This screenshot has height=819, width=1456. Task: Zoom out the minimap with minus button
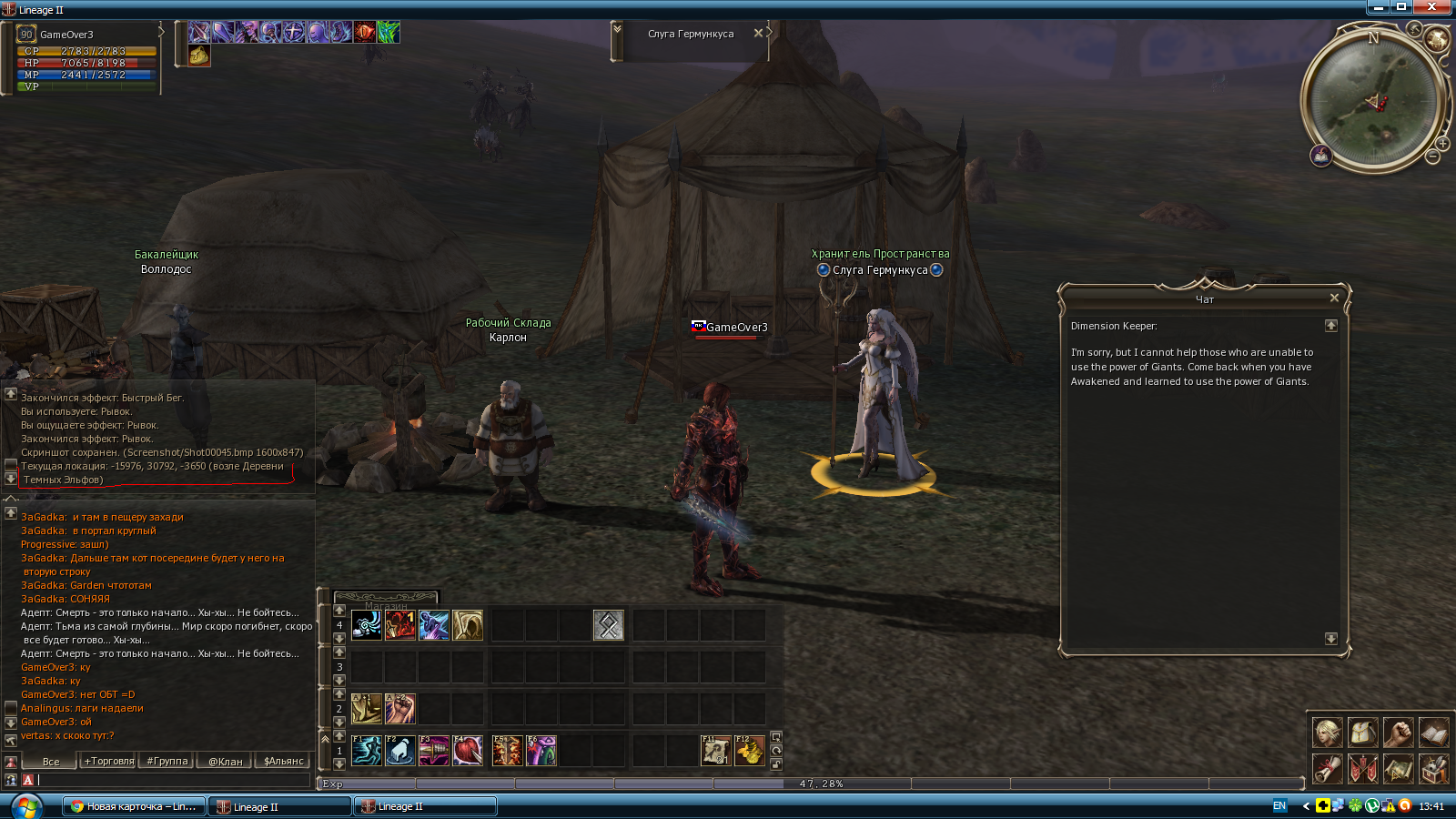pyautogui.click(x=1432, y=157)
